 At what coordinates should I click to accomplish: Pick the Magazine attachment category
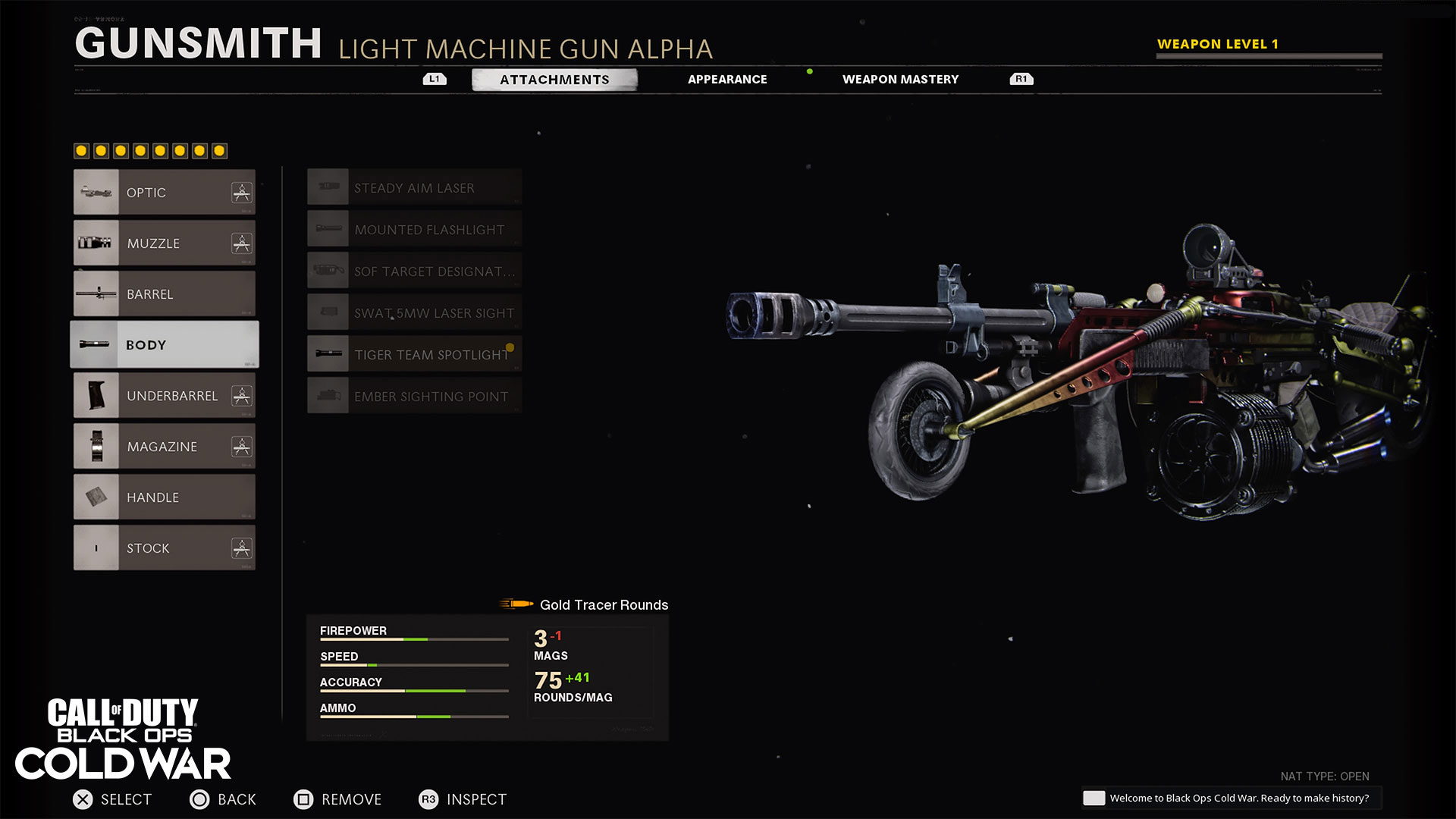[165, 447]
